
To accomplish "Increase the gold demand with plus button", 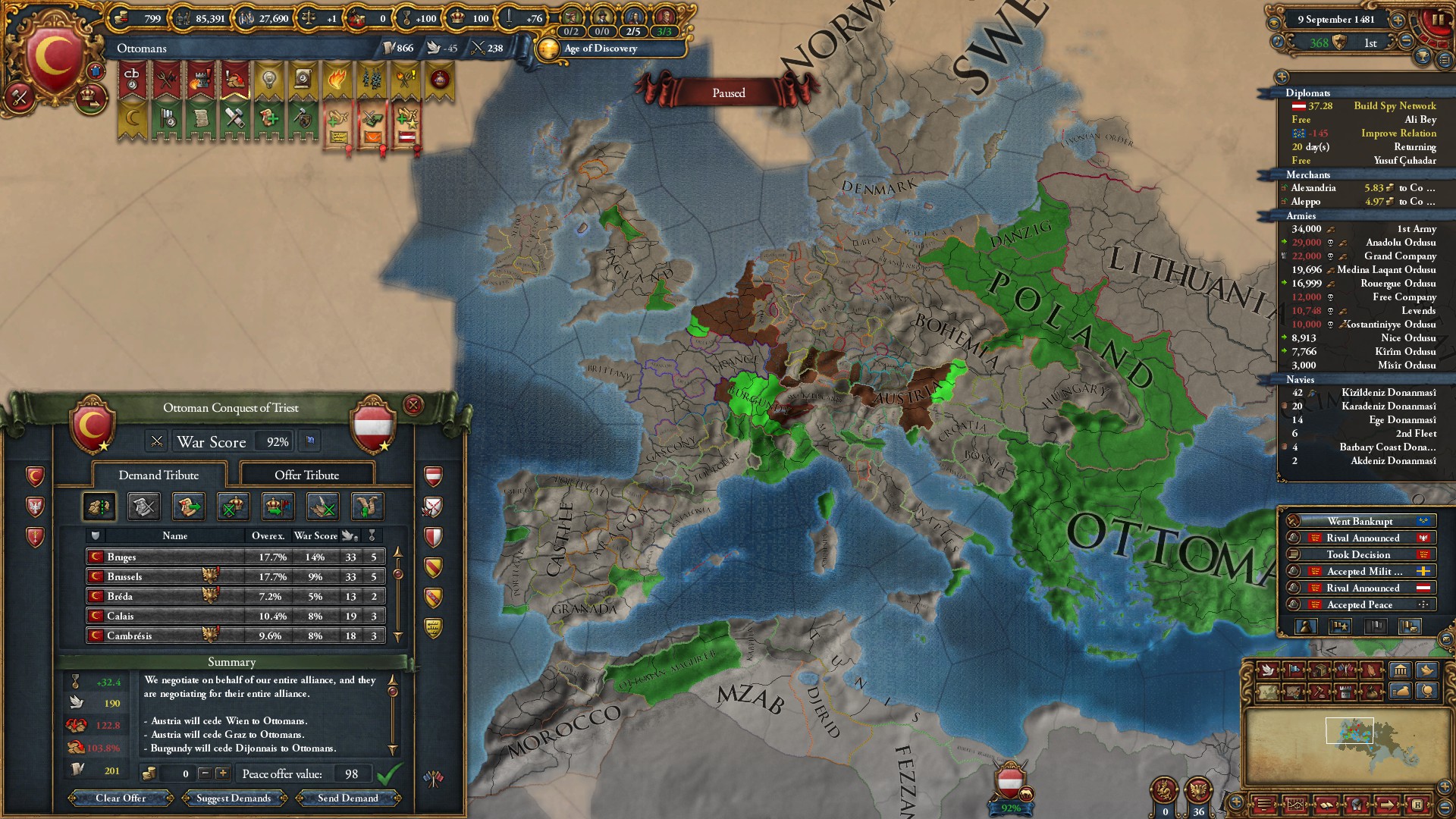I will 222,773.
